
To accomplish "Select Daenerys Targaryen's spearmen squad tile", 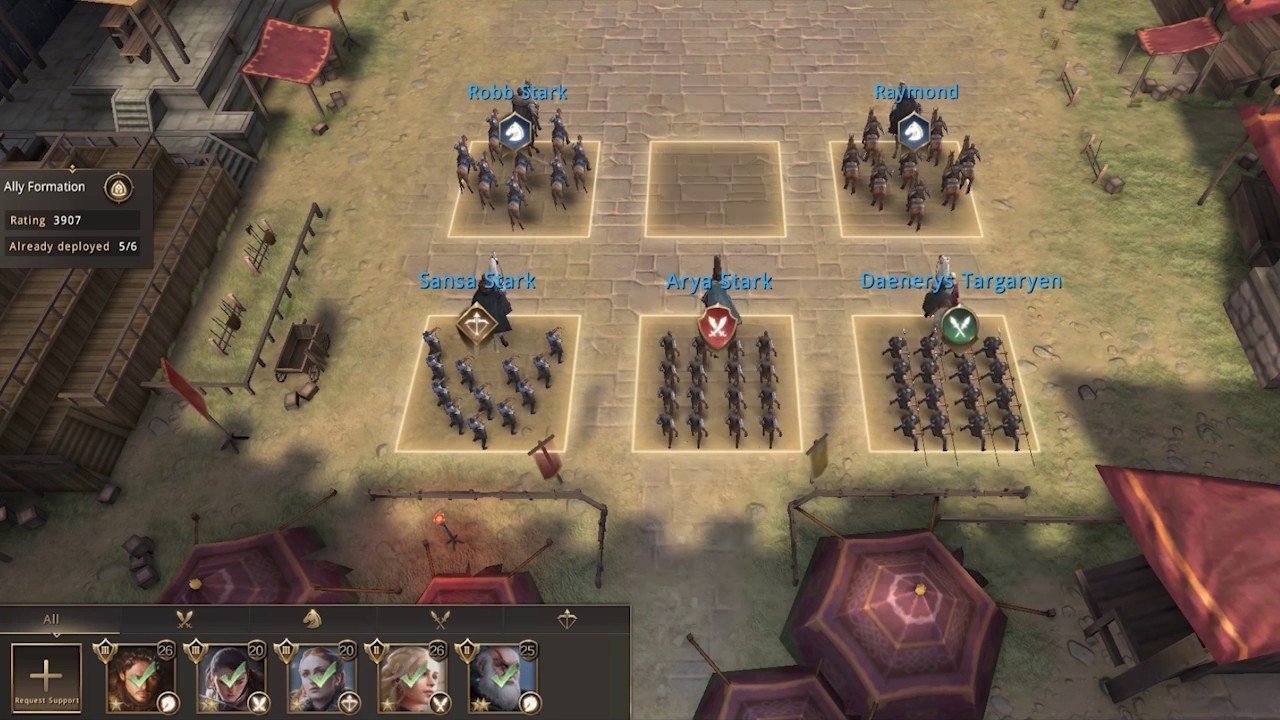I will 945,383.
